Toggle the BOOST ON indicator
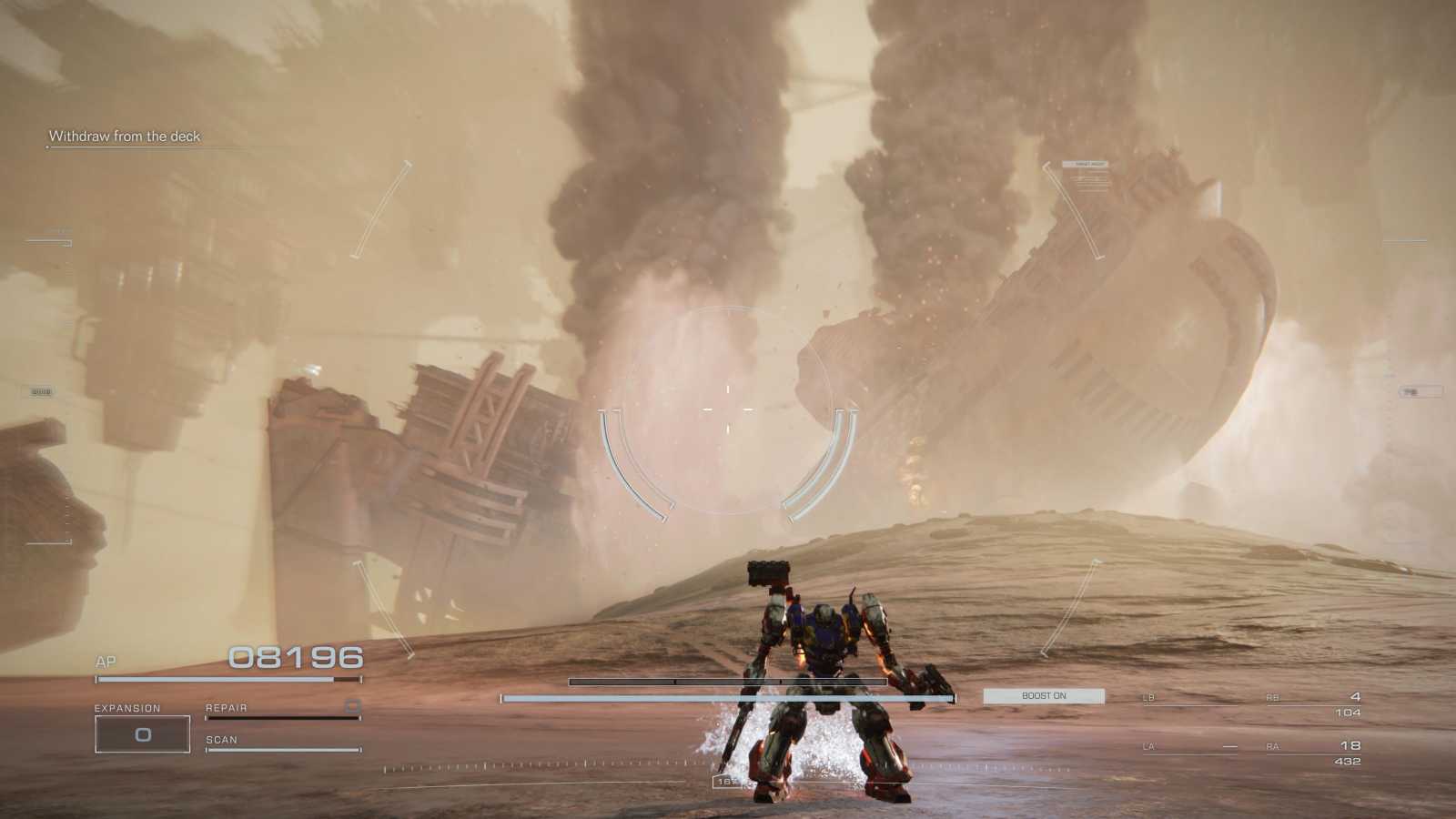The image size is (1456, 819). 1043,695
